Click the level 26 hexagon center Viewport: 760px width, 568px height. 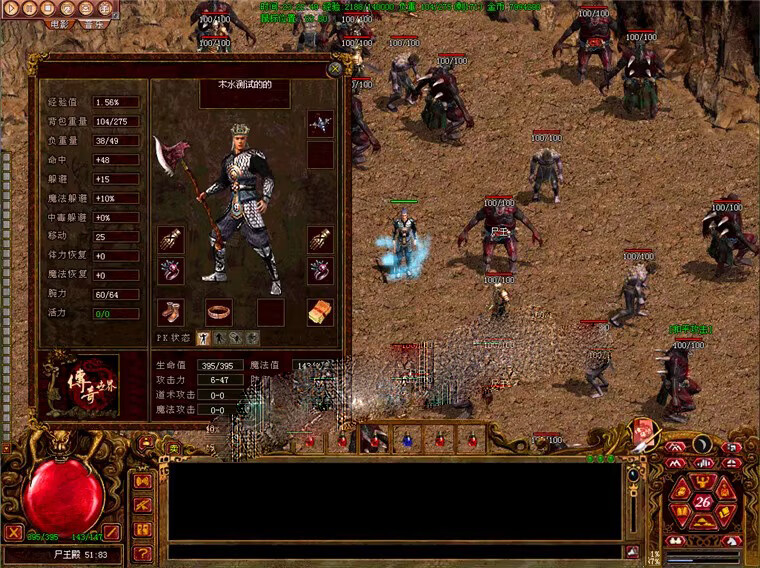[x=703, y=501]
